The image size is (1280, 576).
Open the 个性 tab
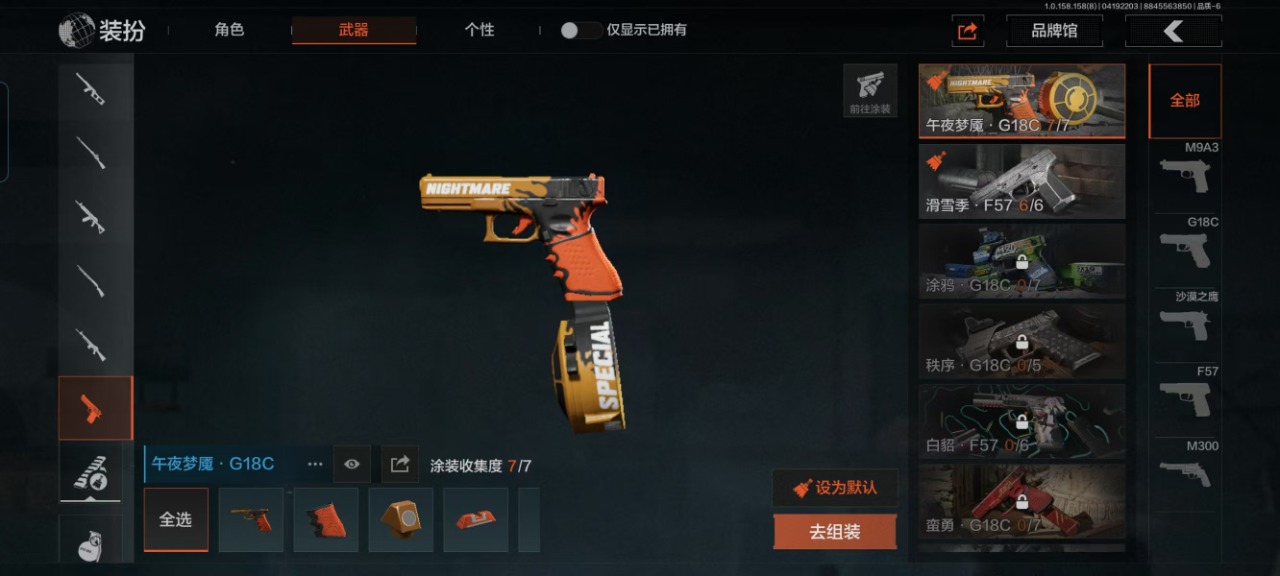479,30
